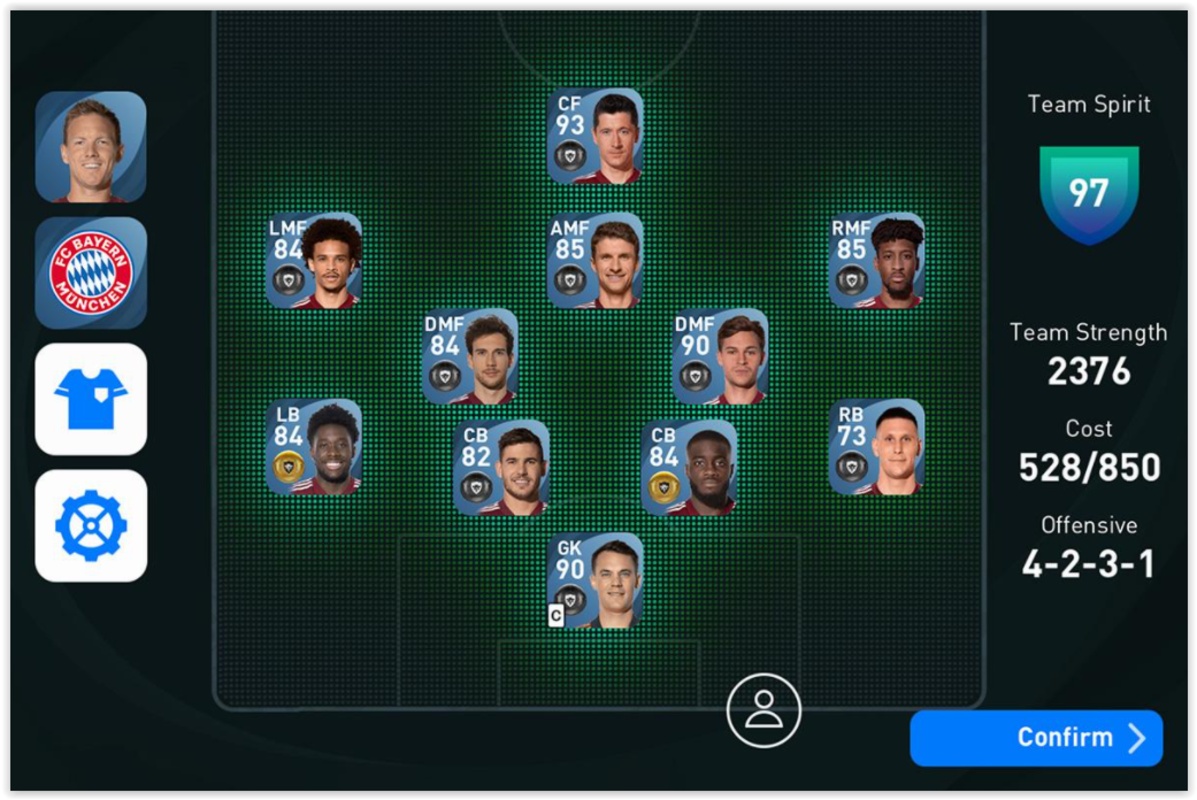Screen dimensions: 1197x800
Task: Pick the GK 90 captain card
Action: pyautogui.click(x=595, y=580)
